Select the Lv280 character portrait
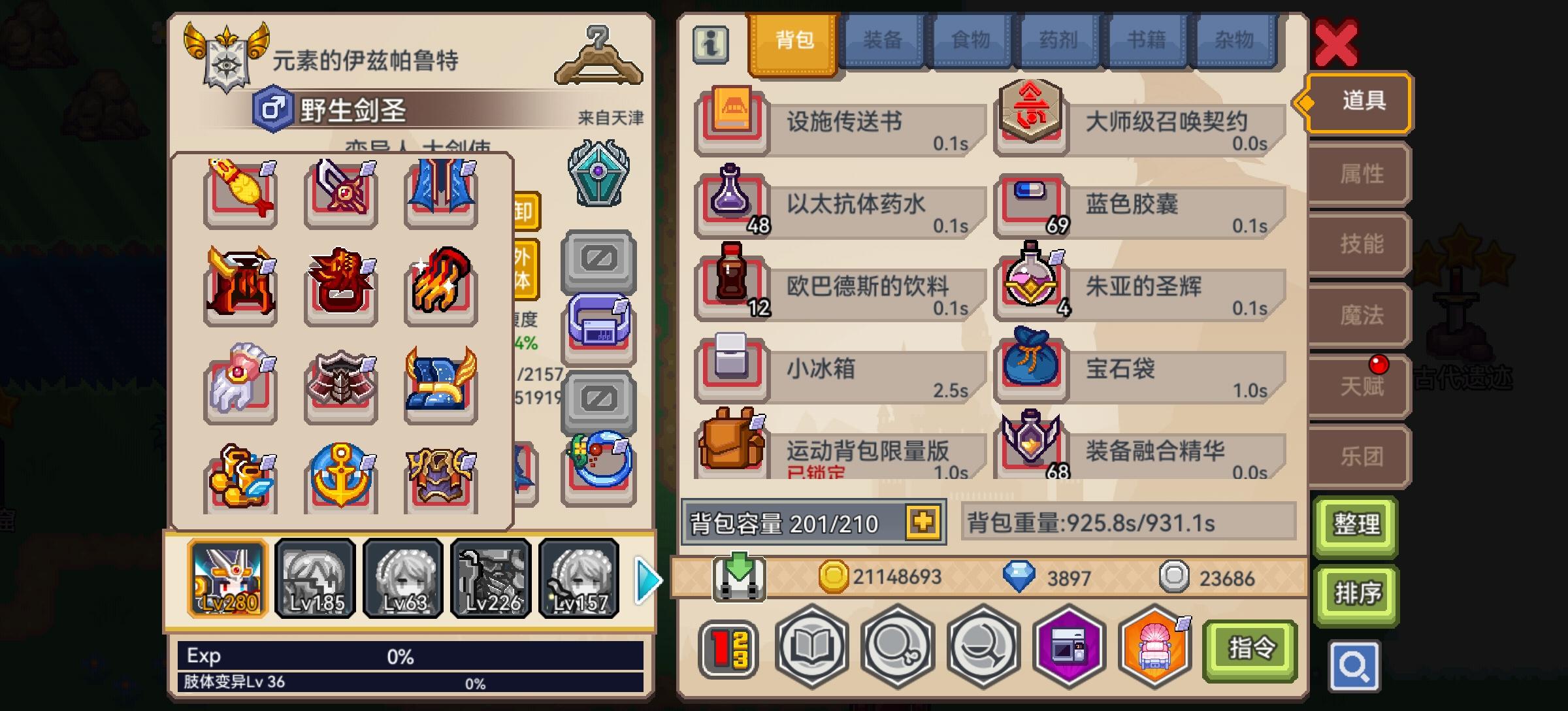This screenshot has height=711, width=1568. 228,578
